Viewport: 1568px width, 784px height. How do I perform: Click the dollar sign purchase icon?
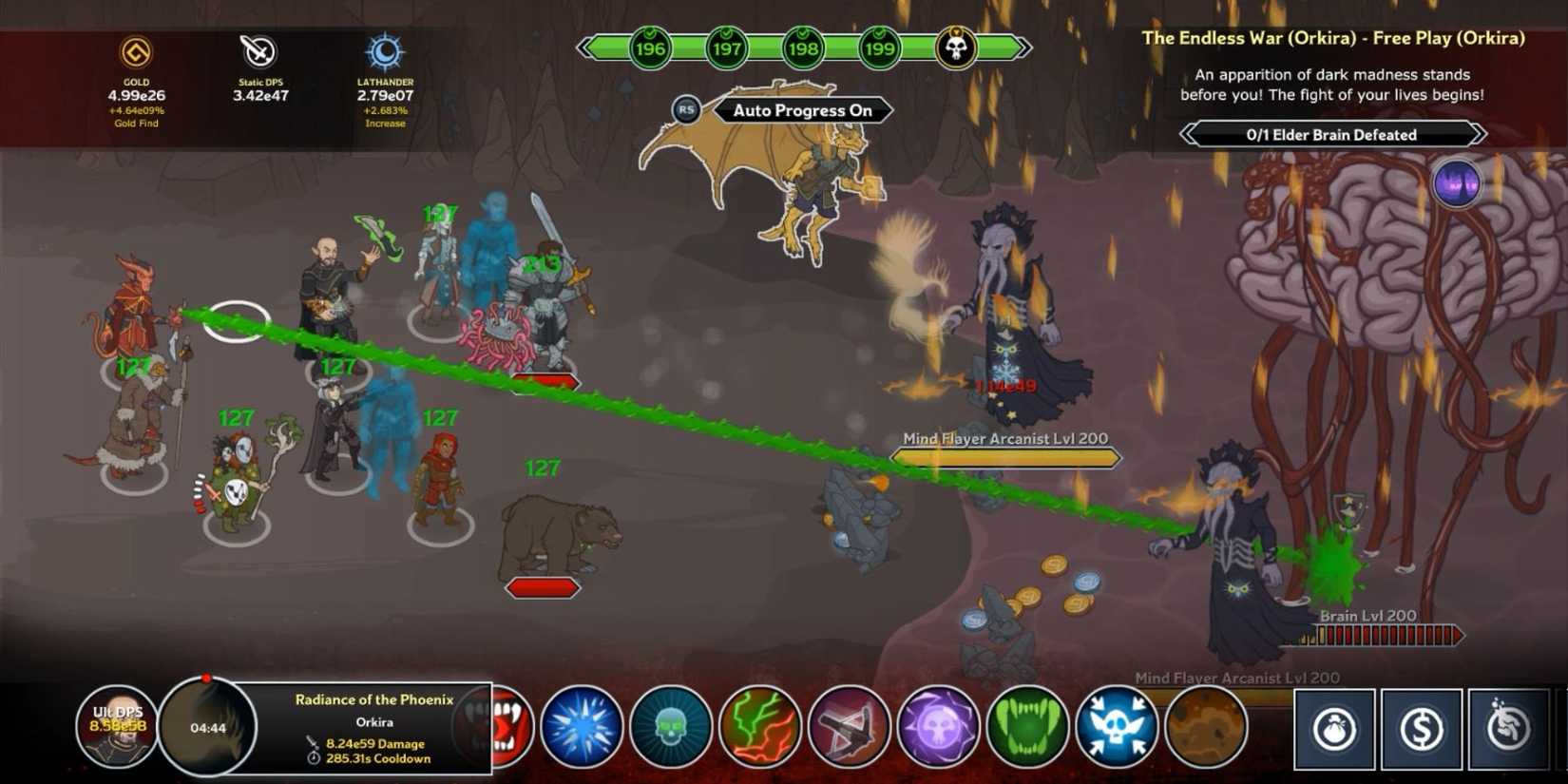pos(1421,730)
